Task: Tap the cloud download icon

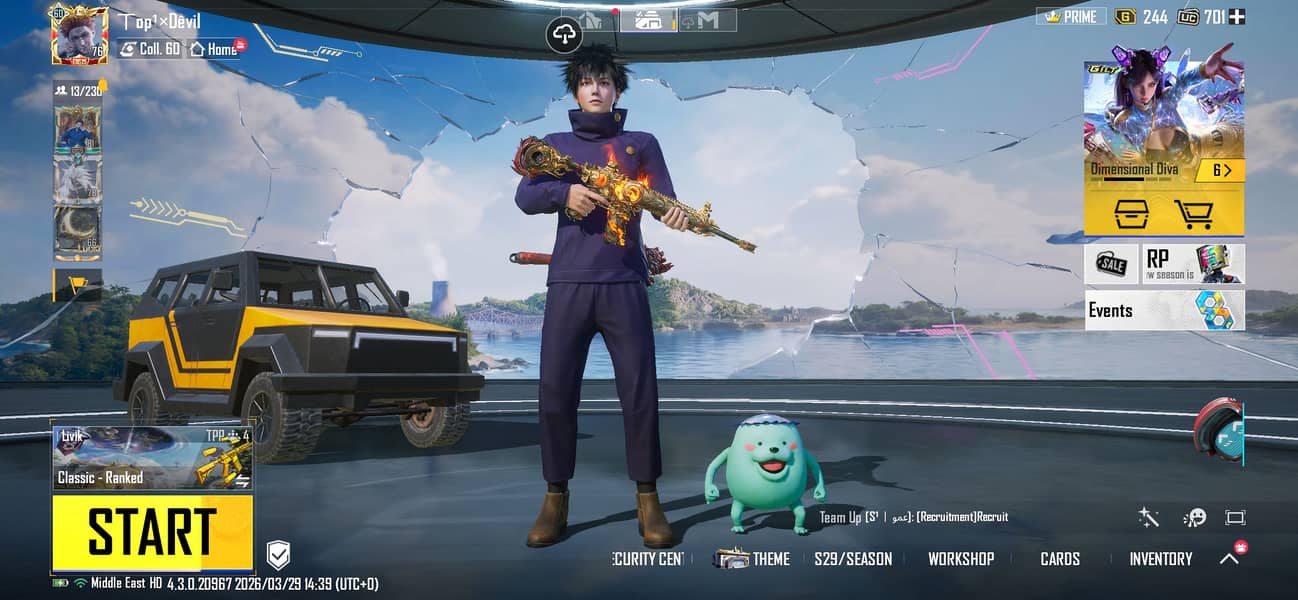Action: [565, 36]
